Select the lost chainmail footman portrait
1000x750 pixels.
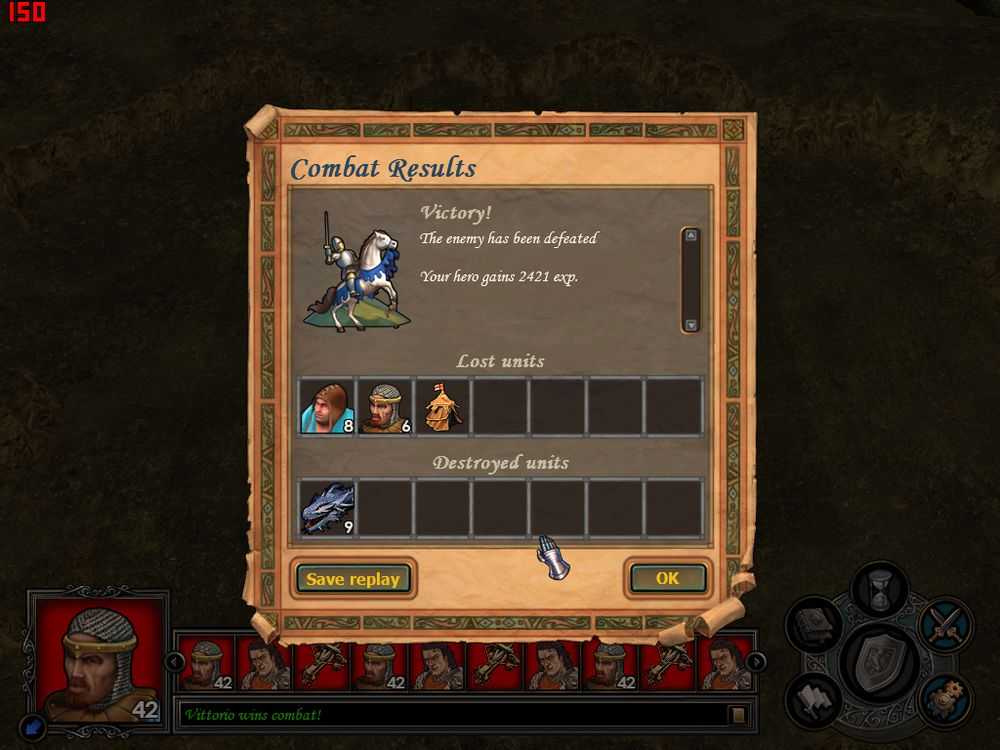[x=385, y=407]
